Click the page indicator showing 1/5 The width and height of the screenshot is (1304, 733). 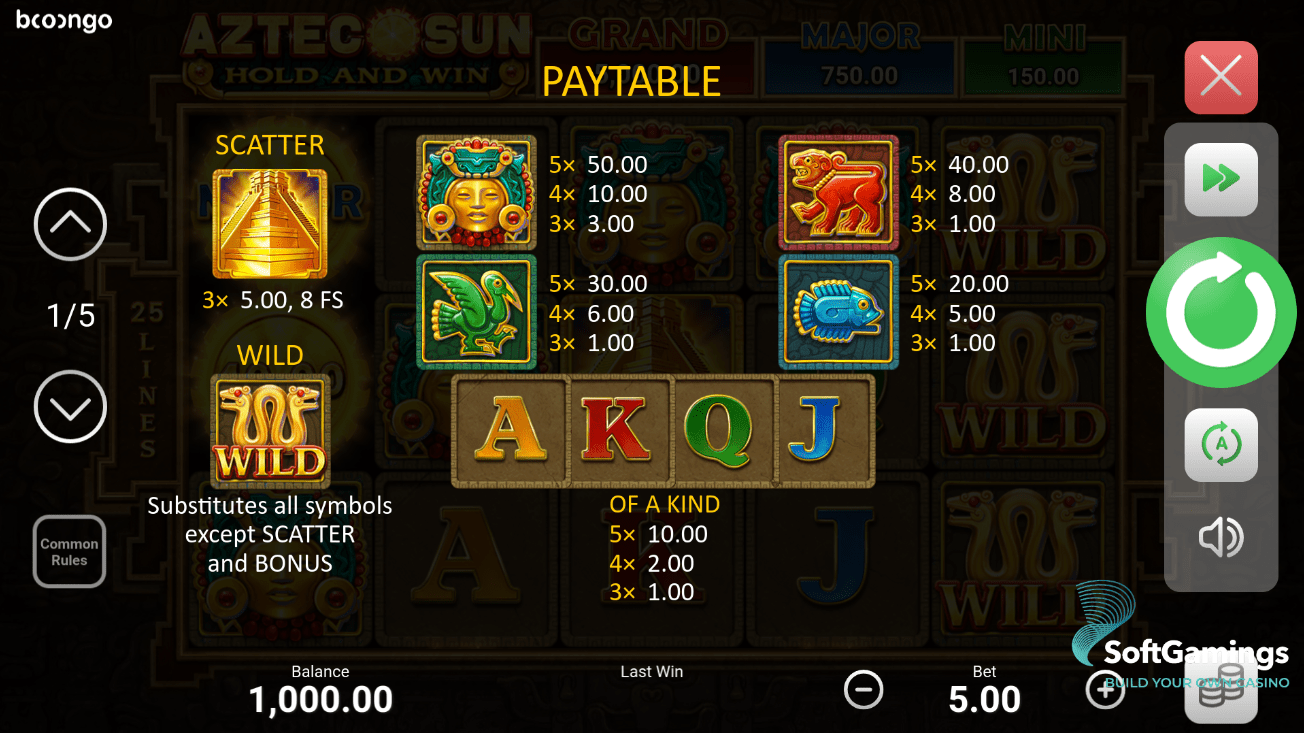(69, 315)
